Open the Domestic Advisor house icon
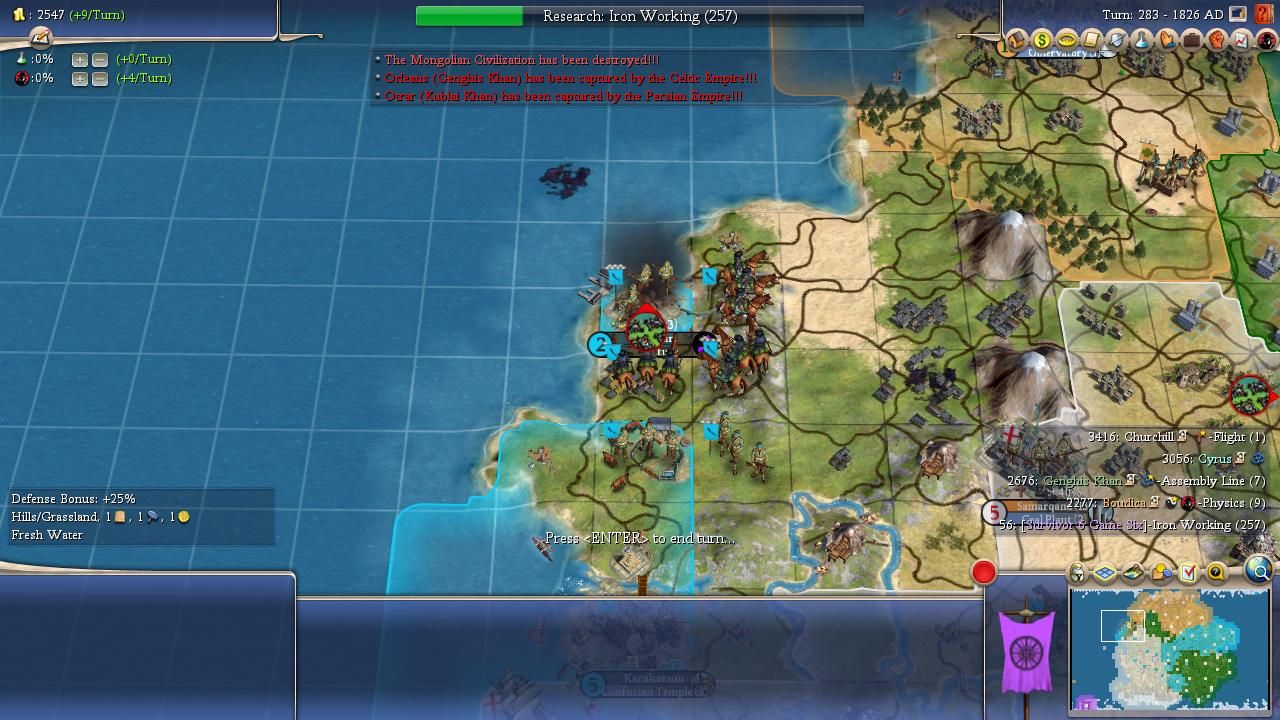This screenshot has width=1280, height=720. coord(1016,41)
